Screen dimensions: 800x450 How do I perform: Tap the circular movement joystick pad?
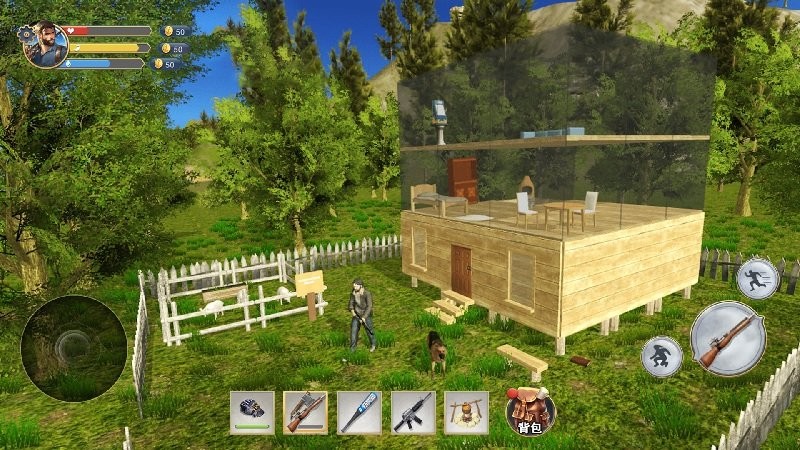pyautogui.click(x=74, y=347)
